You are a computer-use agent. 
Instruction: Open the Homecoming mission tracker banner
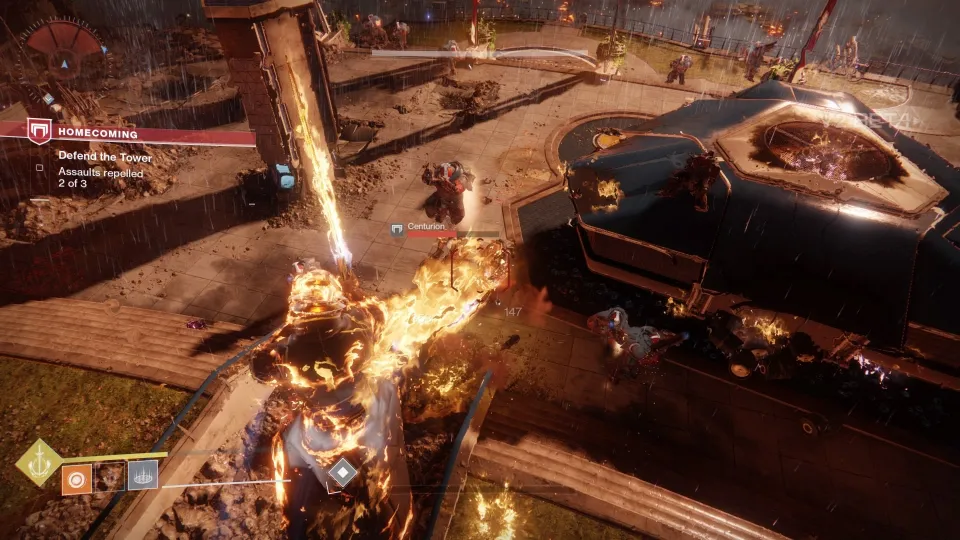(140, 132)
